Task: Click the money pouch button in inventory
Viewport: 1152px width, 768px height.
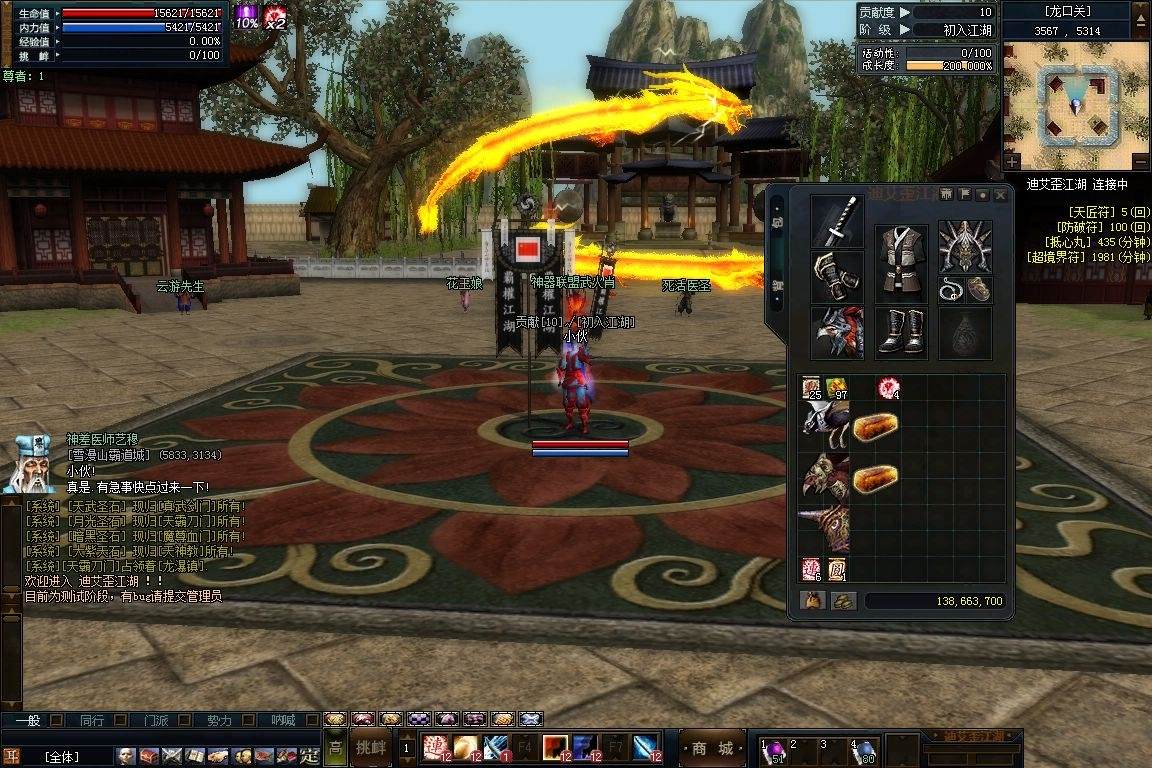Action: (x=811, y=601)
